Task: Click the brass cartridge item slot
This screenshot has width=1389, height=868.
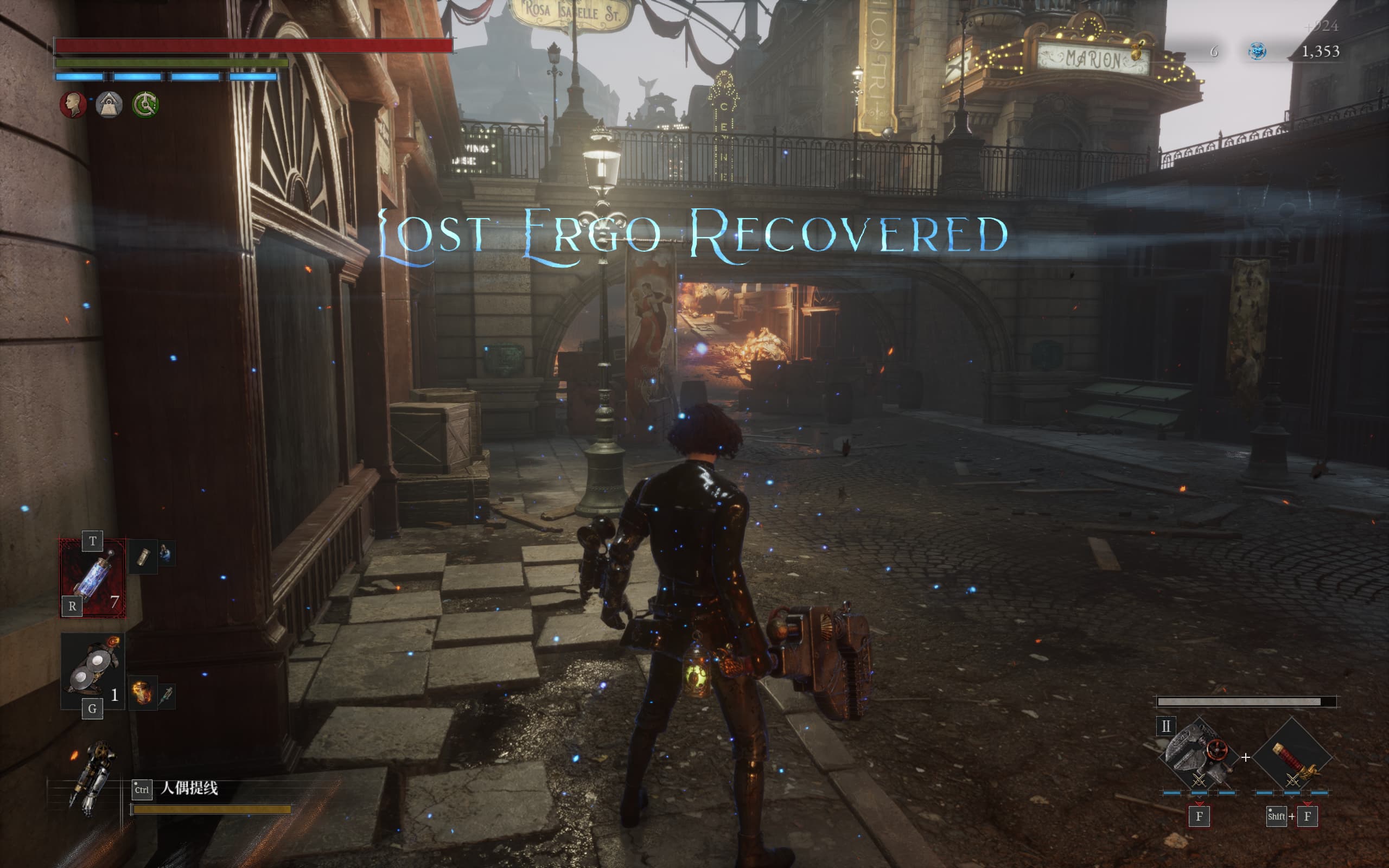Action: click(143, 557)
